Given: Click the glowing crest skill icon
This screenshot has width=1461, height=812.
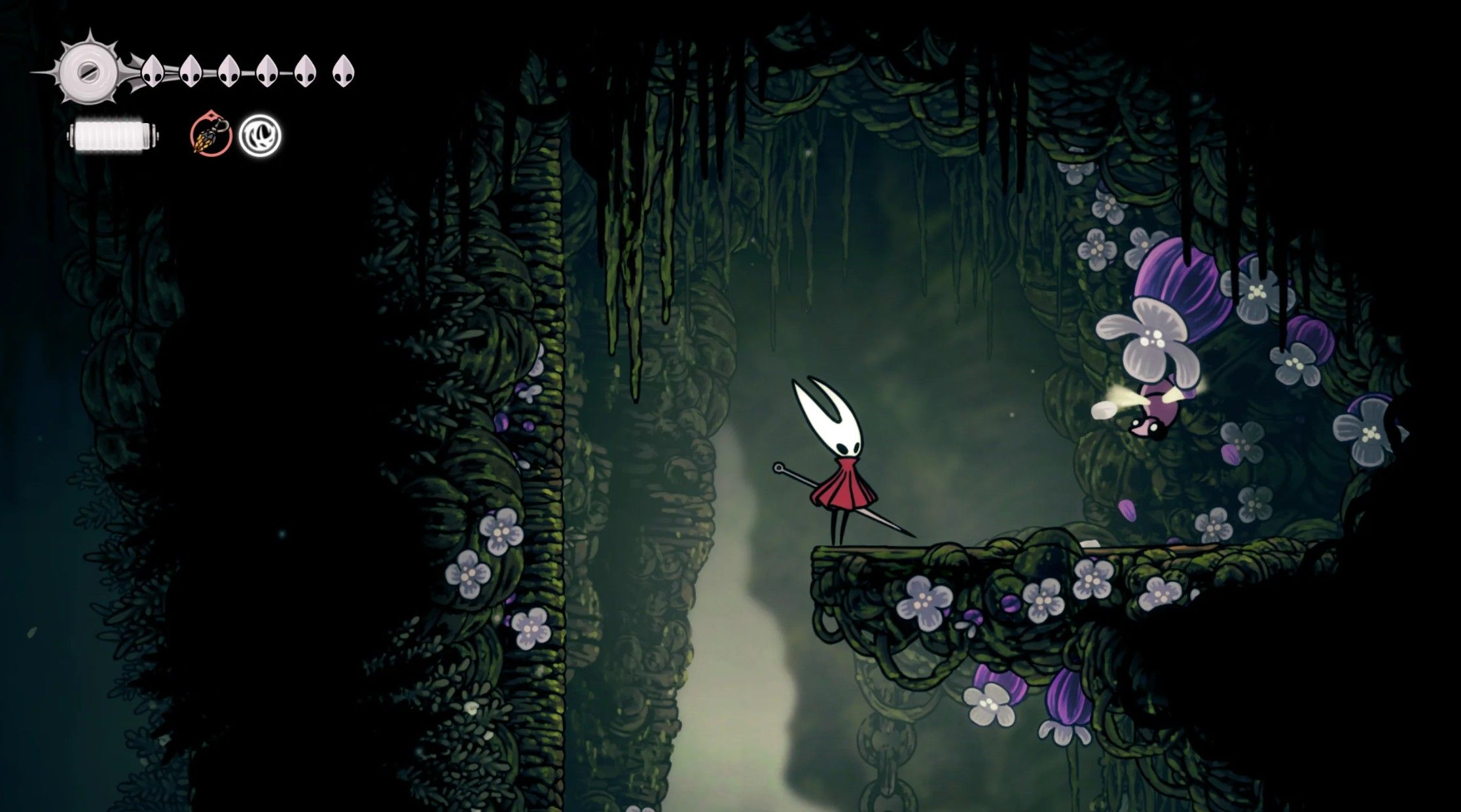Looking at the screenshot, I should tap(259, 135).
